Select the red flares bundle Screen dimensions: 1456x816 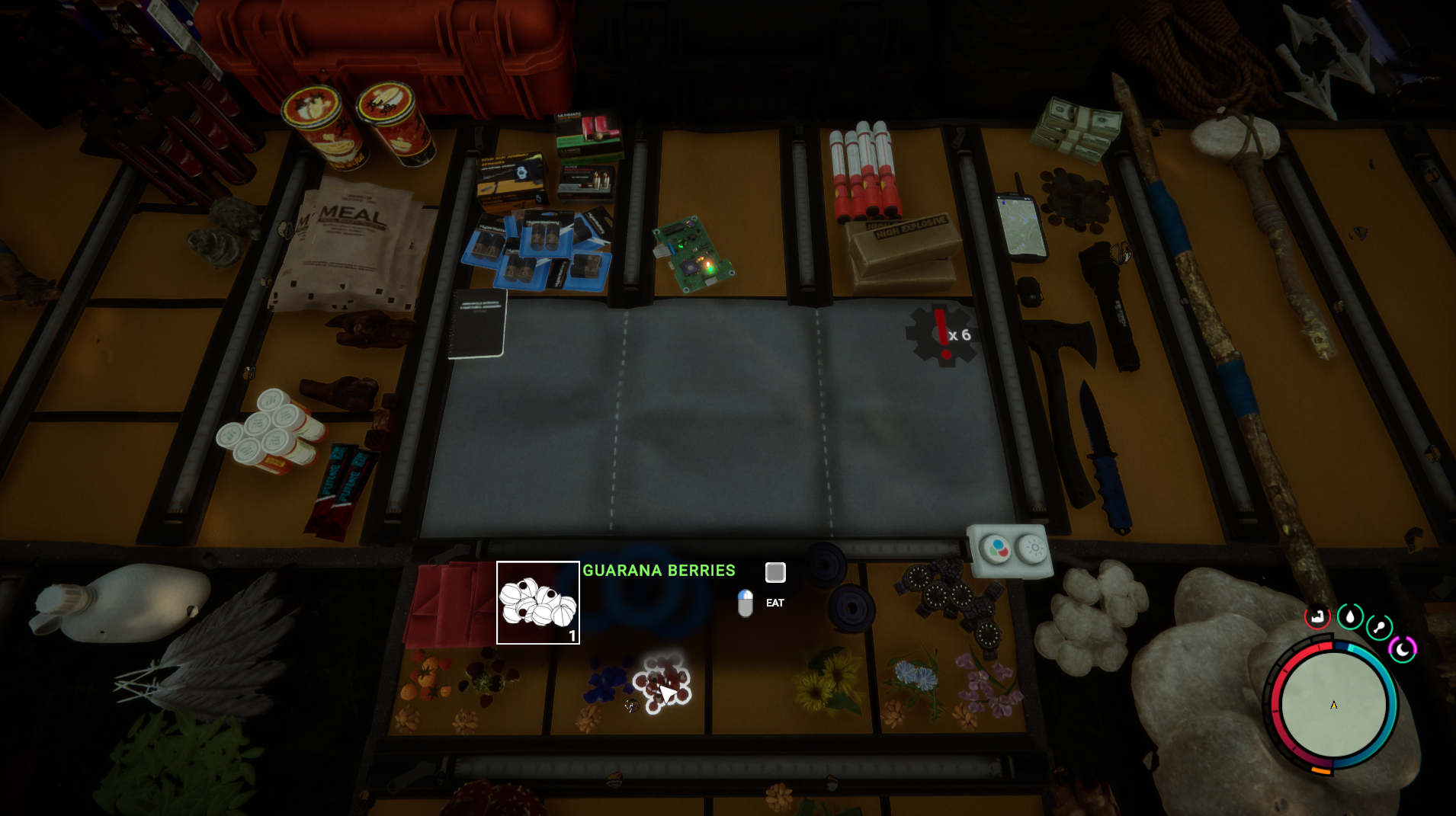[x=865, y=170]
